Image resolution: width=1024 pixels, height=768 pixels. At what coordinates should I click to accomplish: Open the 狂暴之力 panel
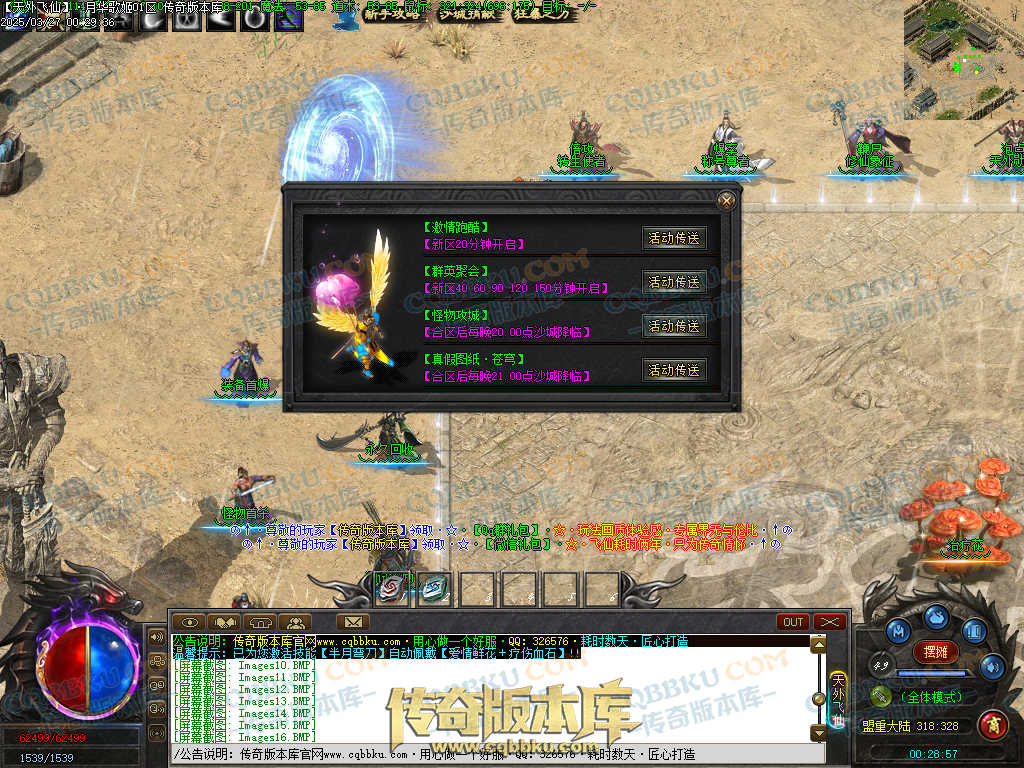click(542, 14)
